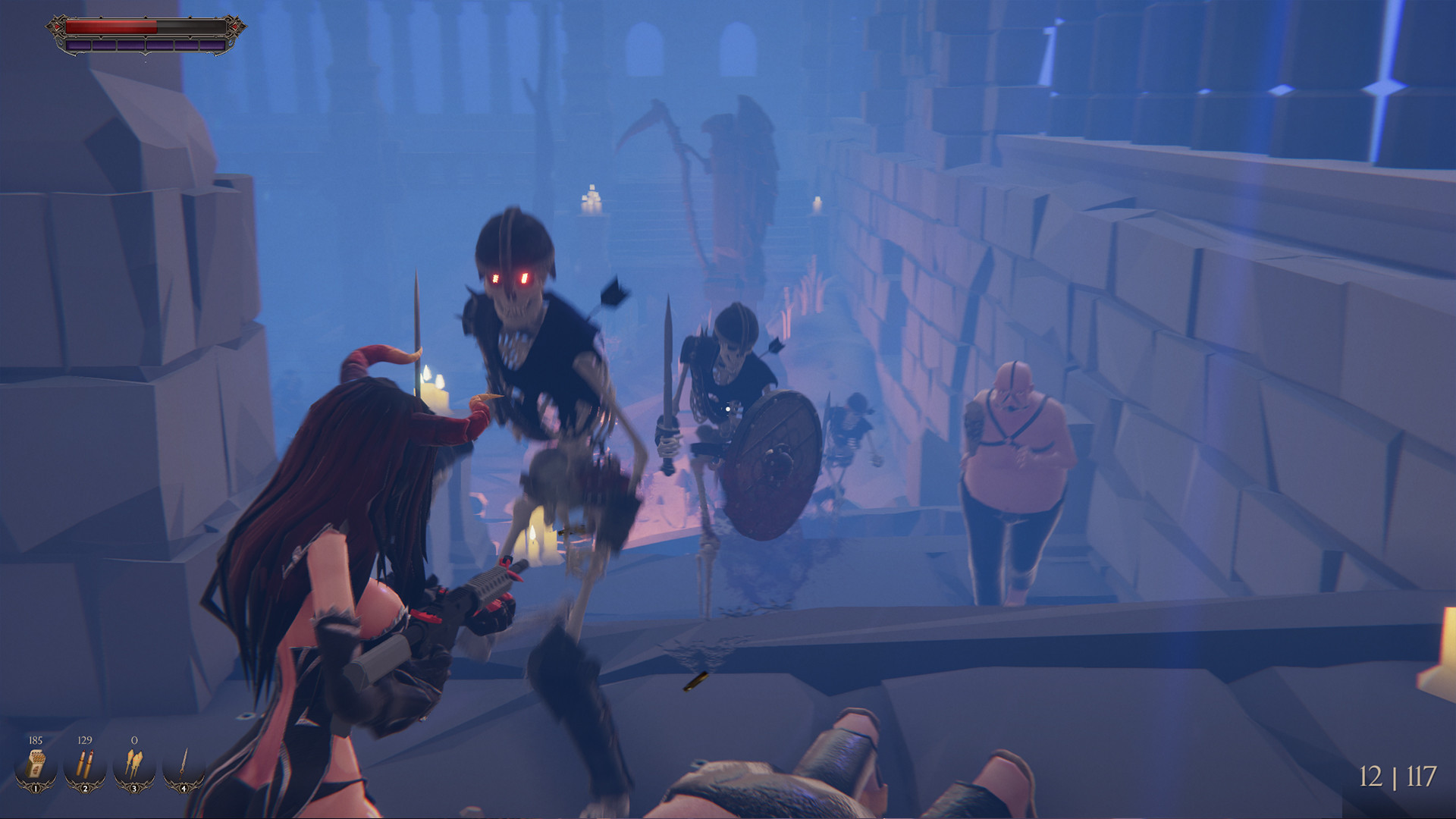
Task: Switch to the rifle bullets slot
Action: pyautogui.click(x=85, y=766)
